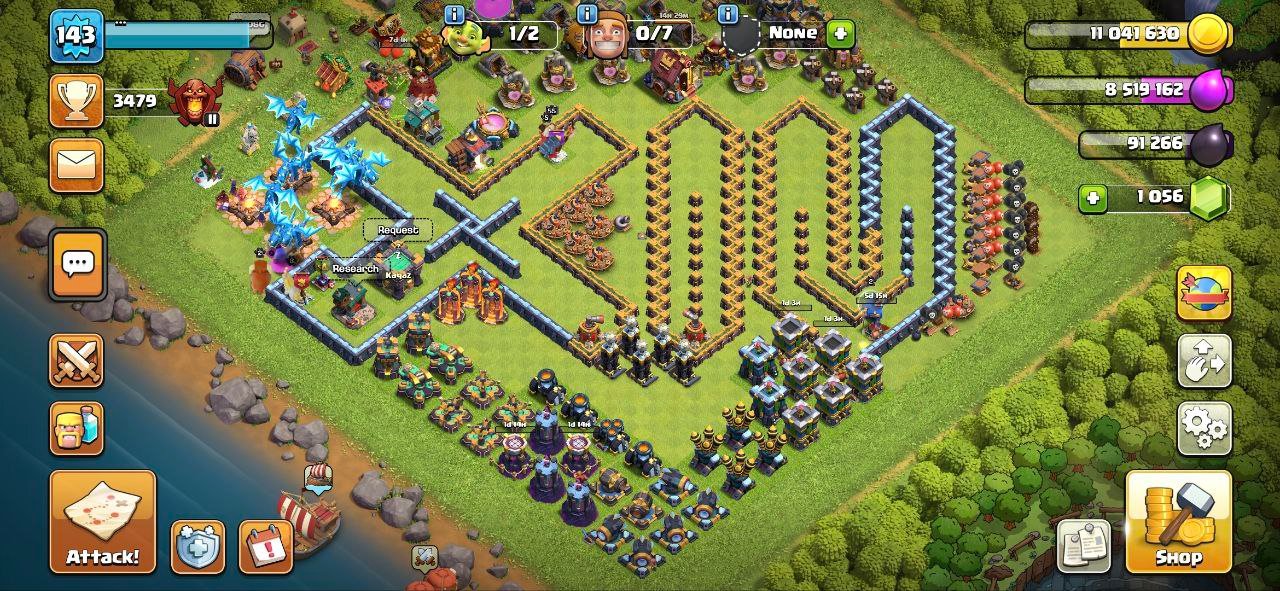Click the level 143 experience badge
This screenshot has width=1280, height=591.
pos(76,36)
